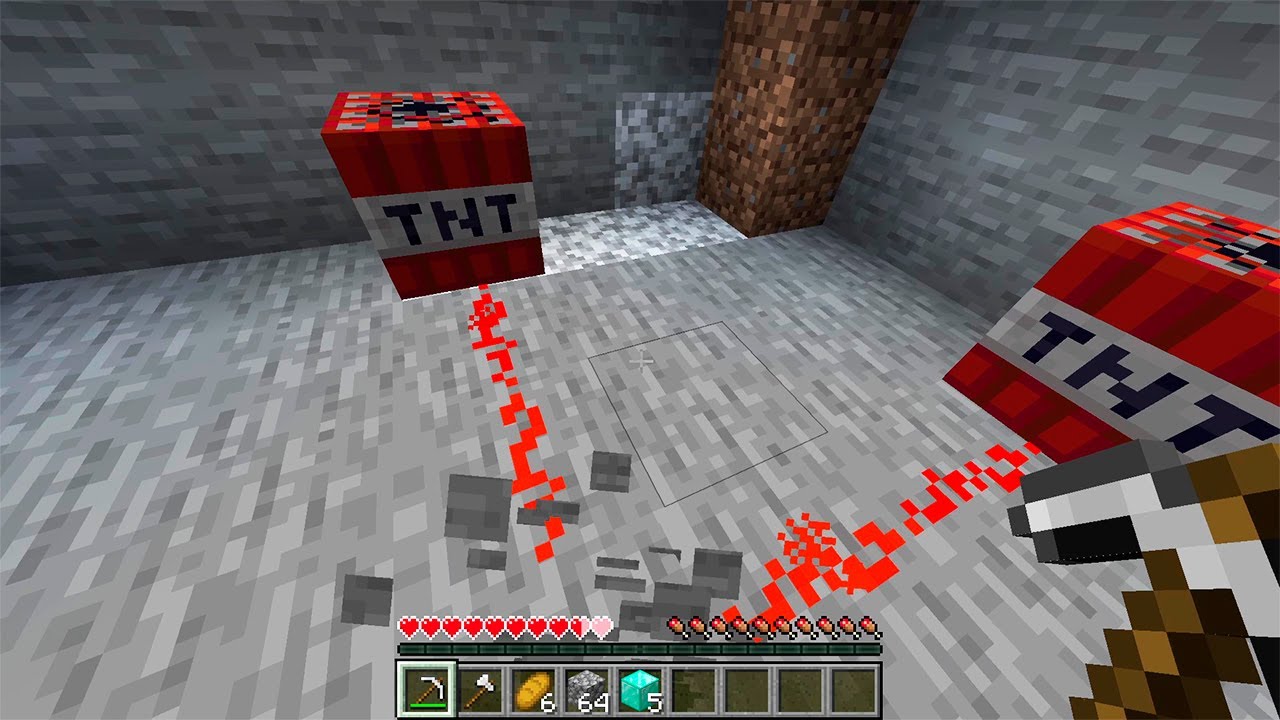This screenshot has width=1280, height=720.
Task: Select the diamond pickaxe in the hotbar
Action: [x=430, y=685]
